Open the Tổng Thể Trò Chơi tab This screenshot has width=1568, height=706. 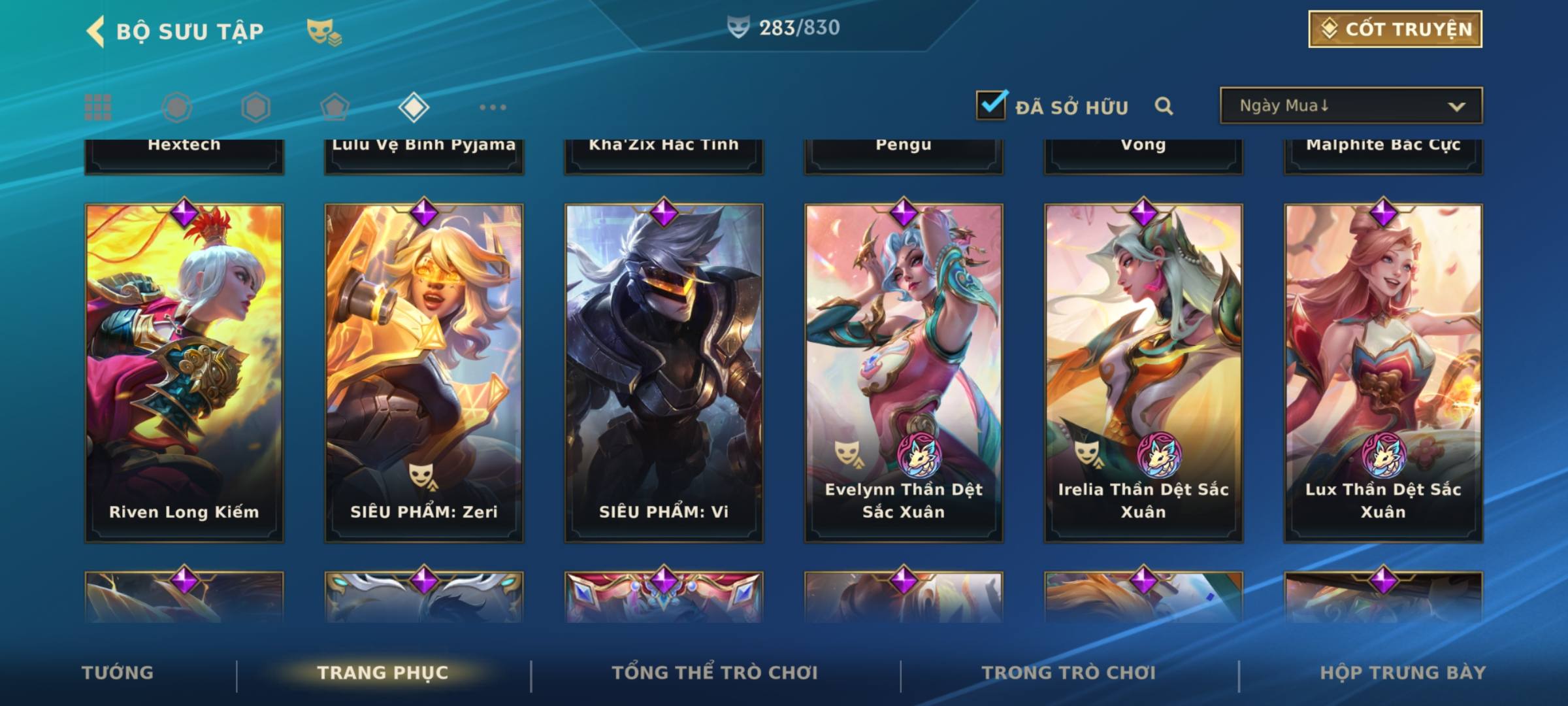coord(715,673)
